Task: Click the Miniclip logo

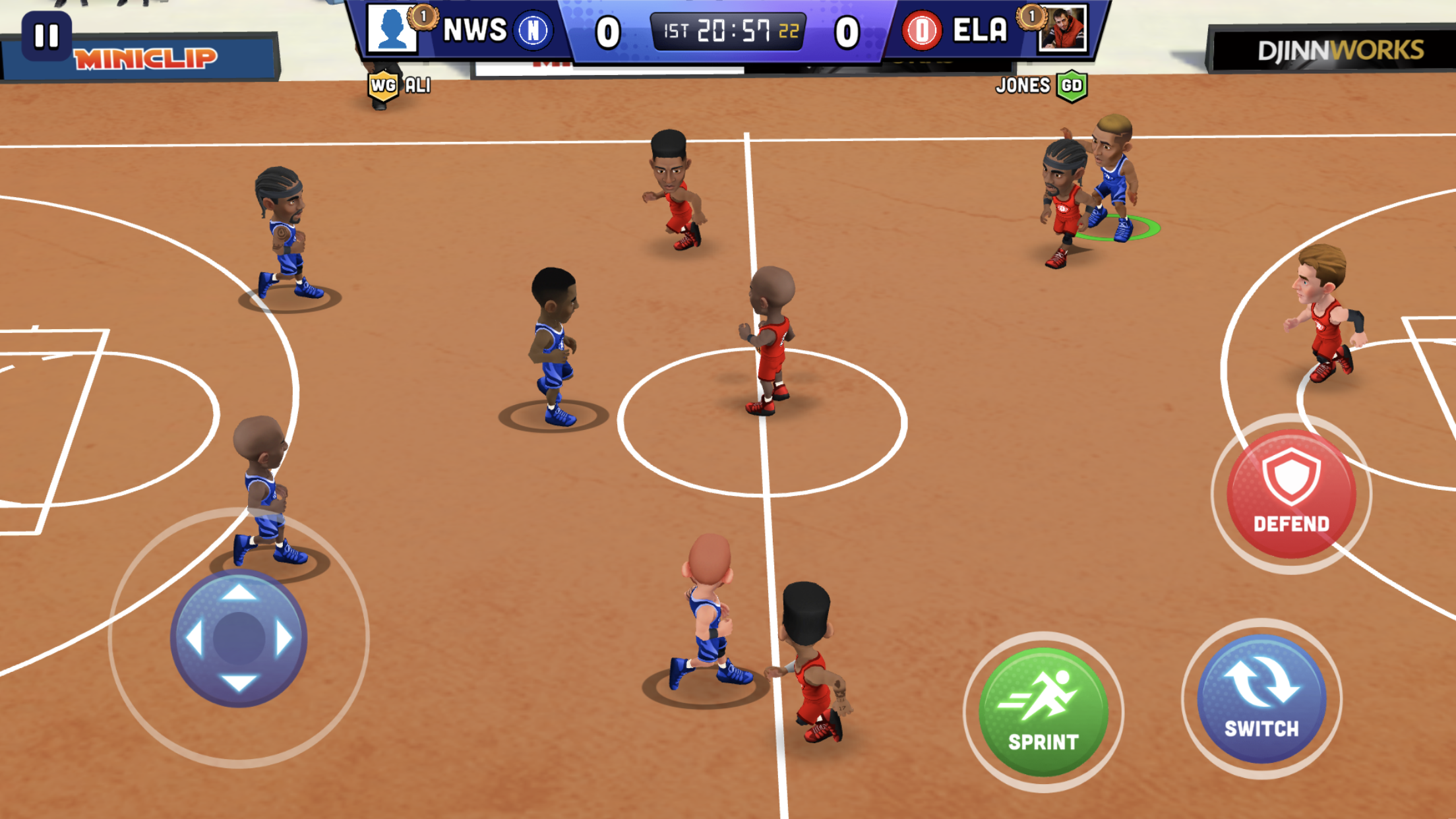Action: [145, 58]
